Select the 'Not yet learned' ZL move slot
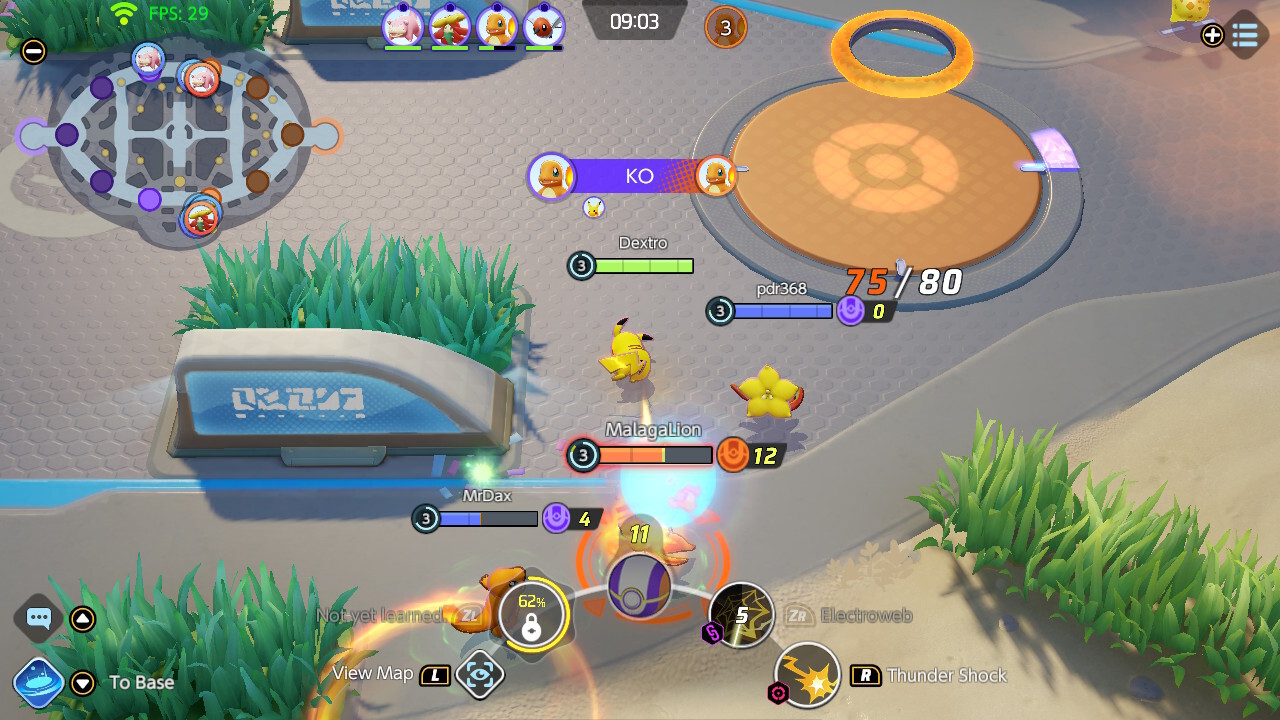This screenshot has width=1280, height=720. point(470,617)
